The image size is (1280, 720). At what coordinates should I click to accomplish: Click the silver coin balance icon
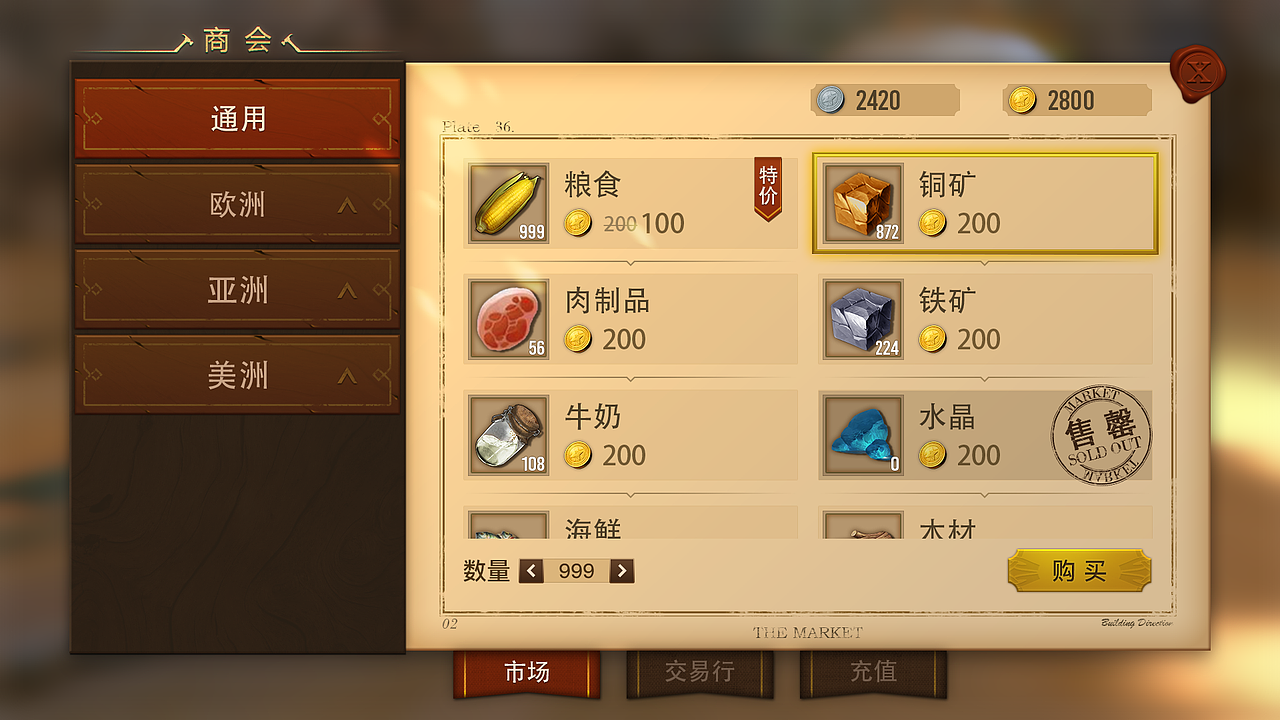(x=829, y=100)
